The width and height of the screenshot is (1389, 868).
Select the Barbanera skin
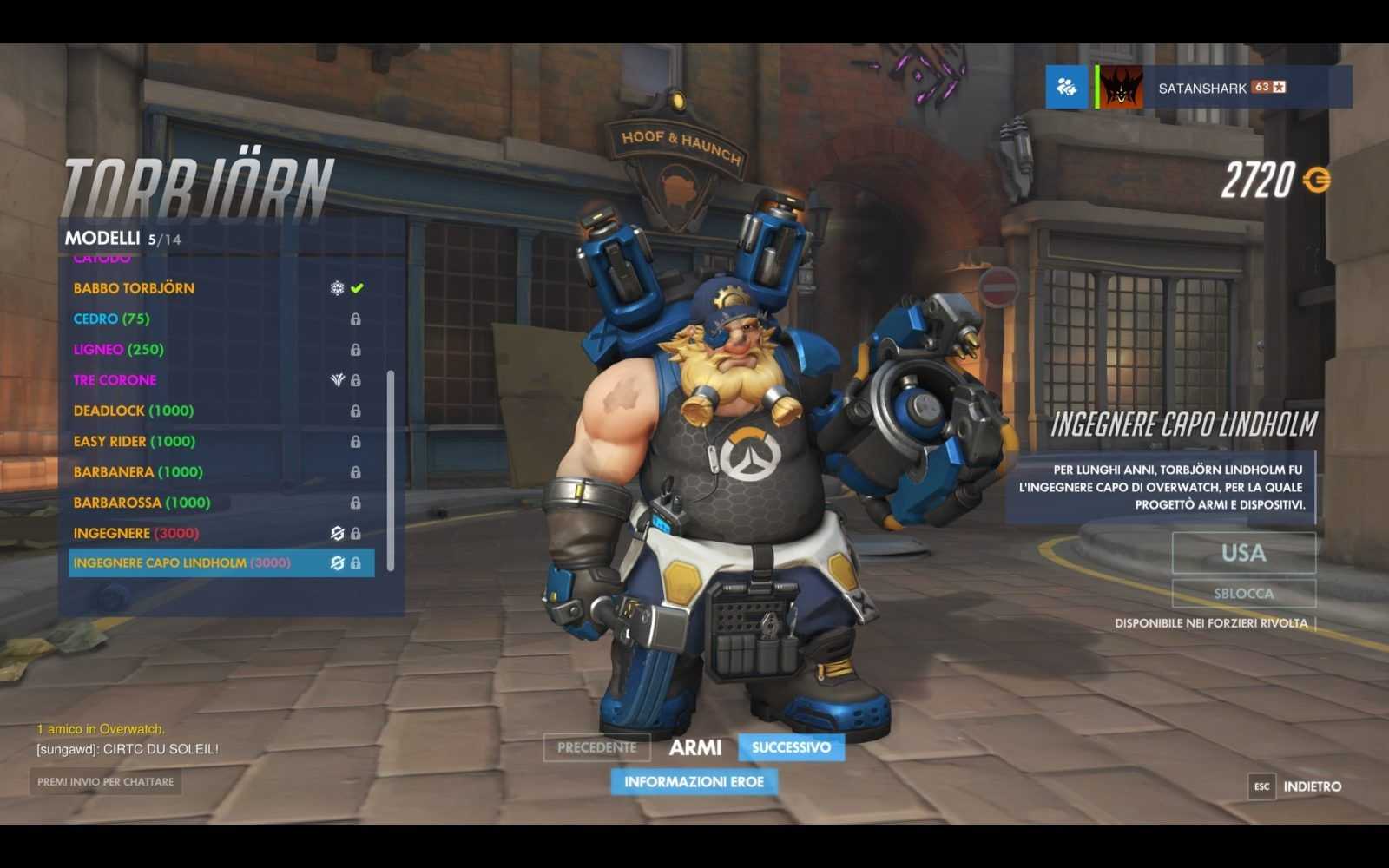138,472
